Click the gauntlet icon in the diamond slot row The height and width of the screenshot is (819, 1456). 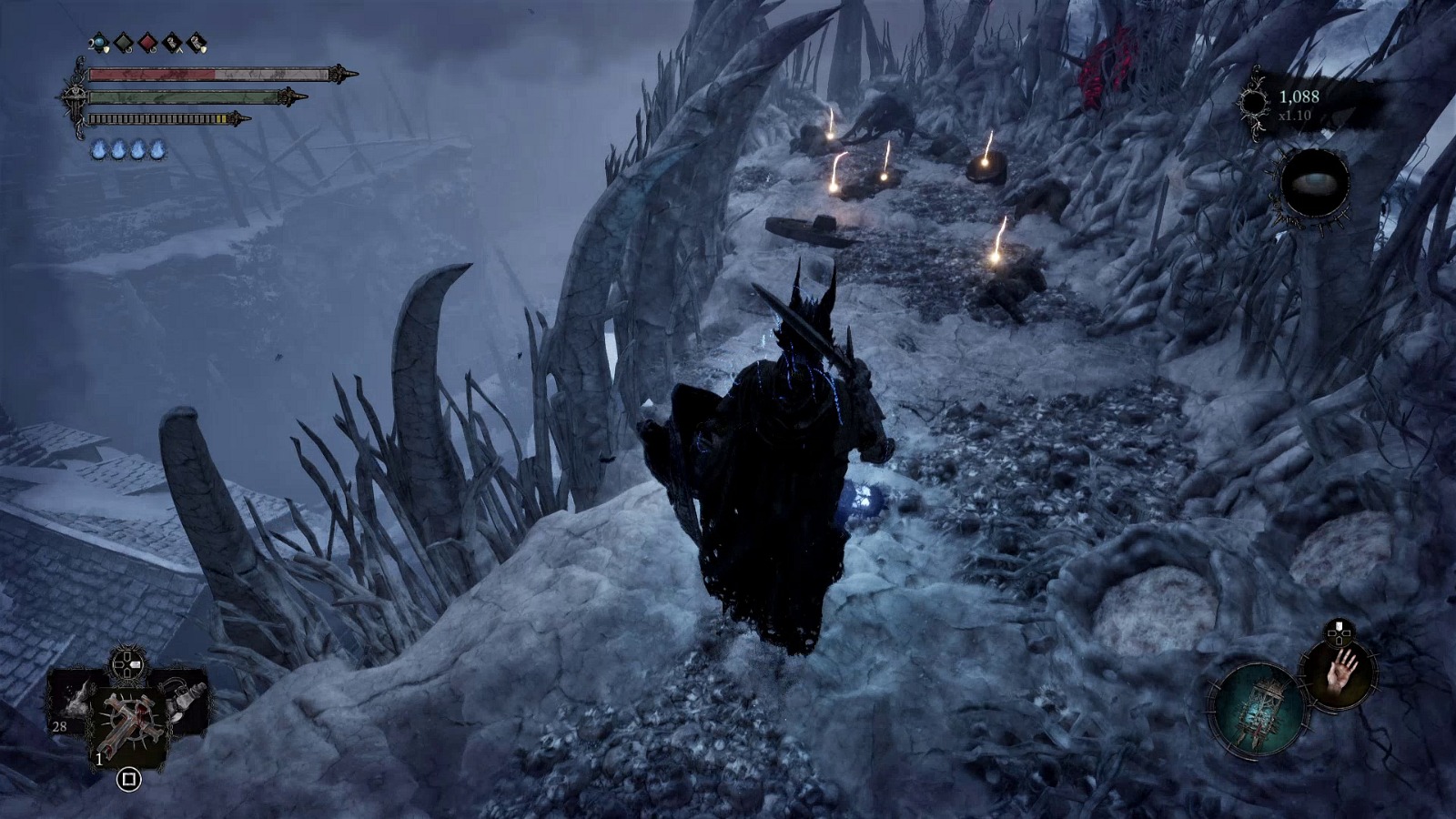tap(171, 42)
